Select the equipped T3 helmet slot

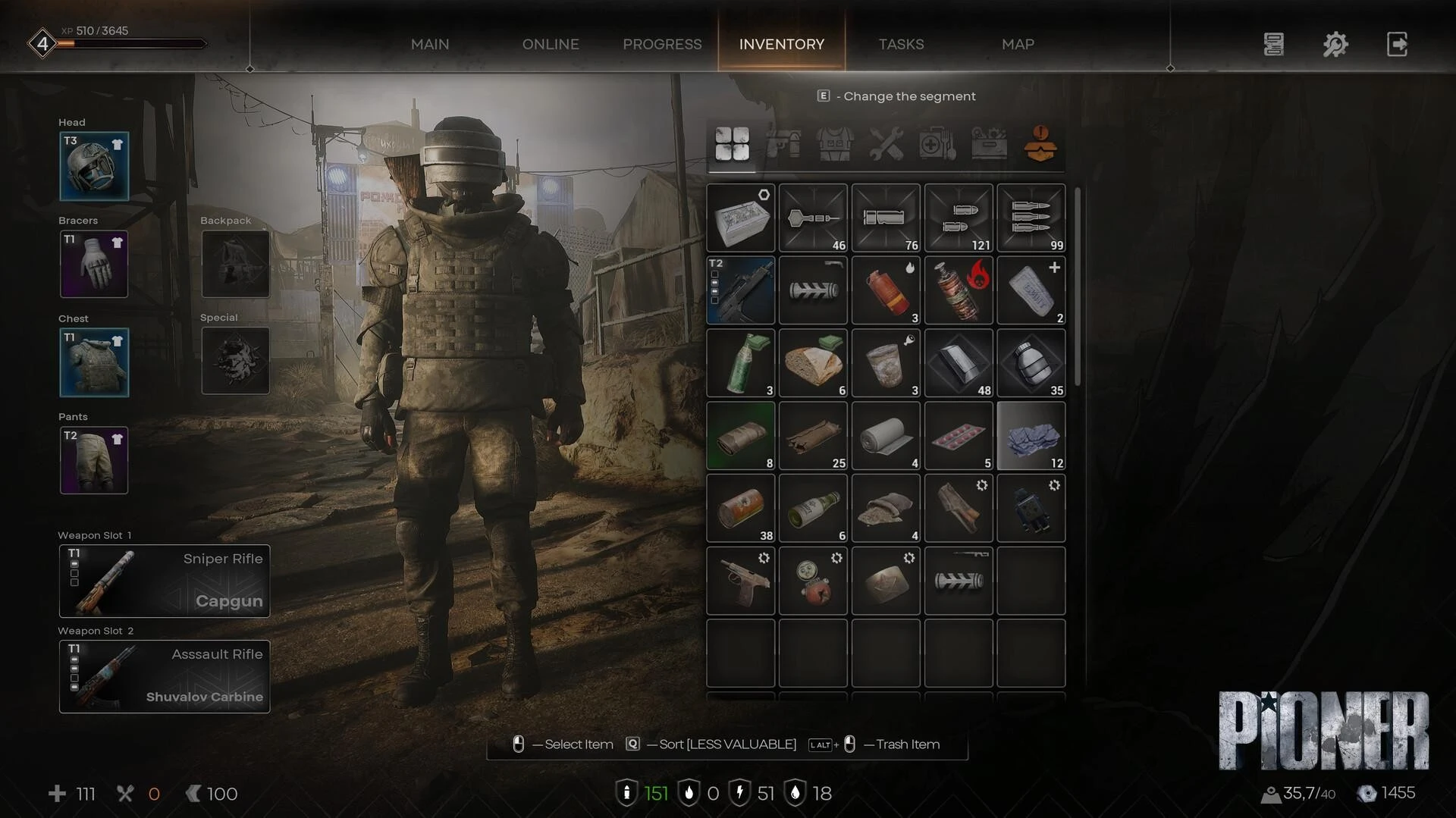click(94, 167)
